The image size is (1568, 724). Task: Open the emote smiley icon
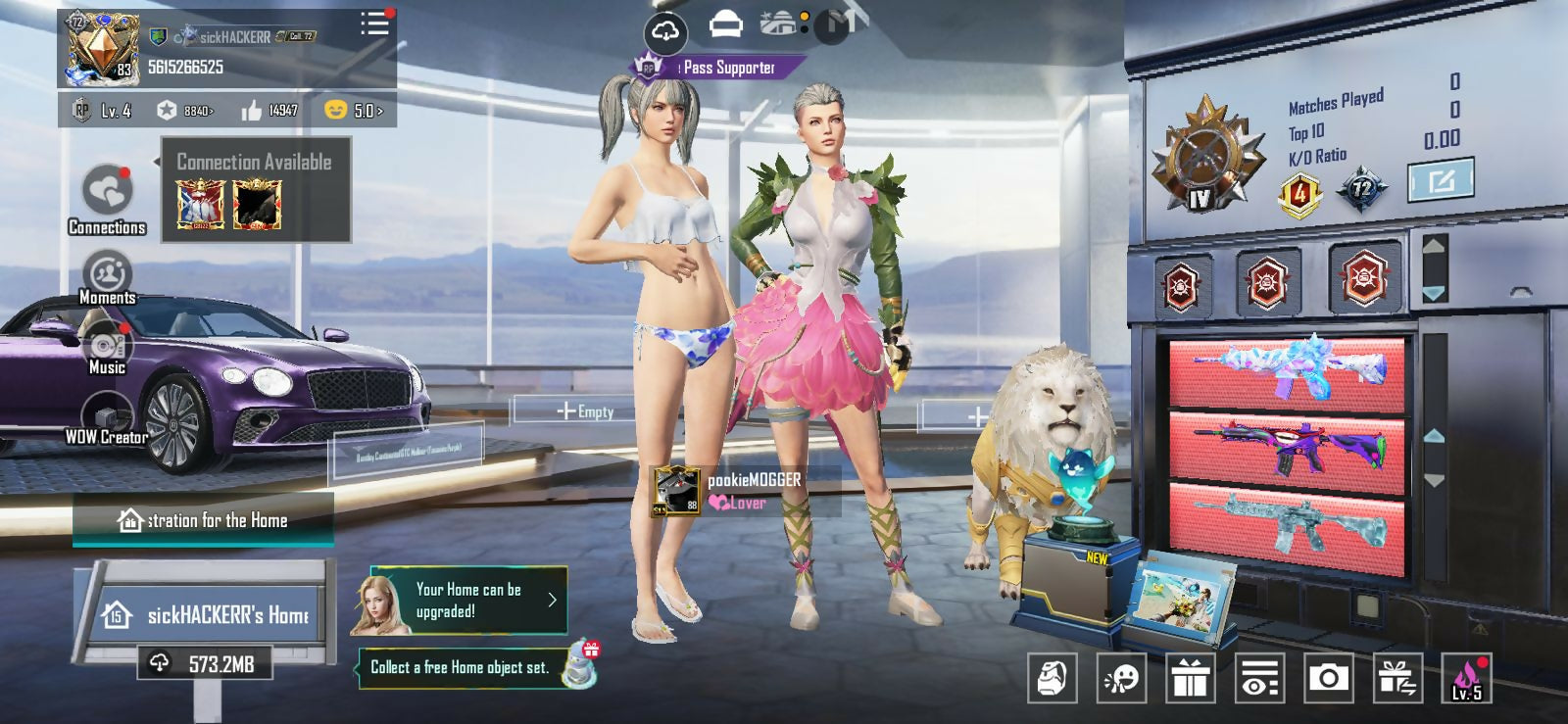(1120, 677)
